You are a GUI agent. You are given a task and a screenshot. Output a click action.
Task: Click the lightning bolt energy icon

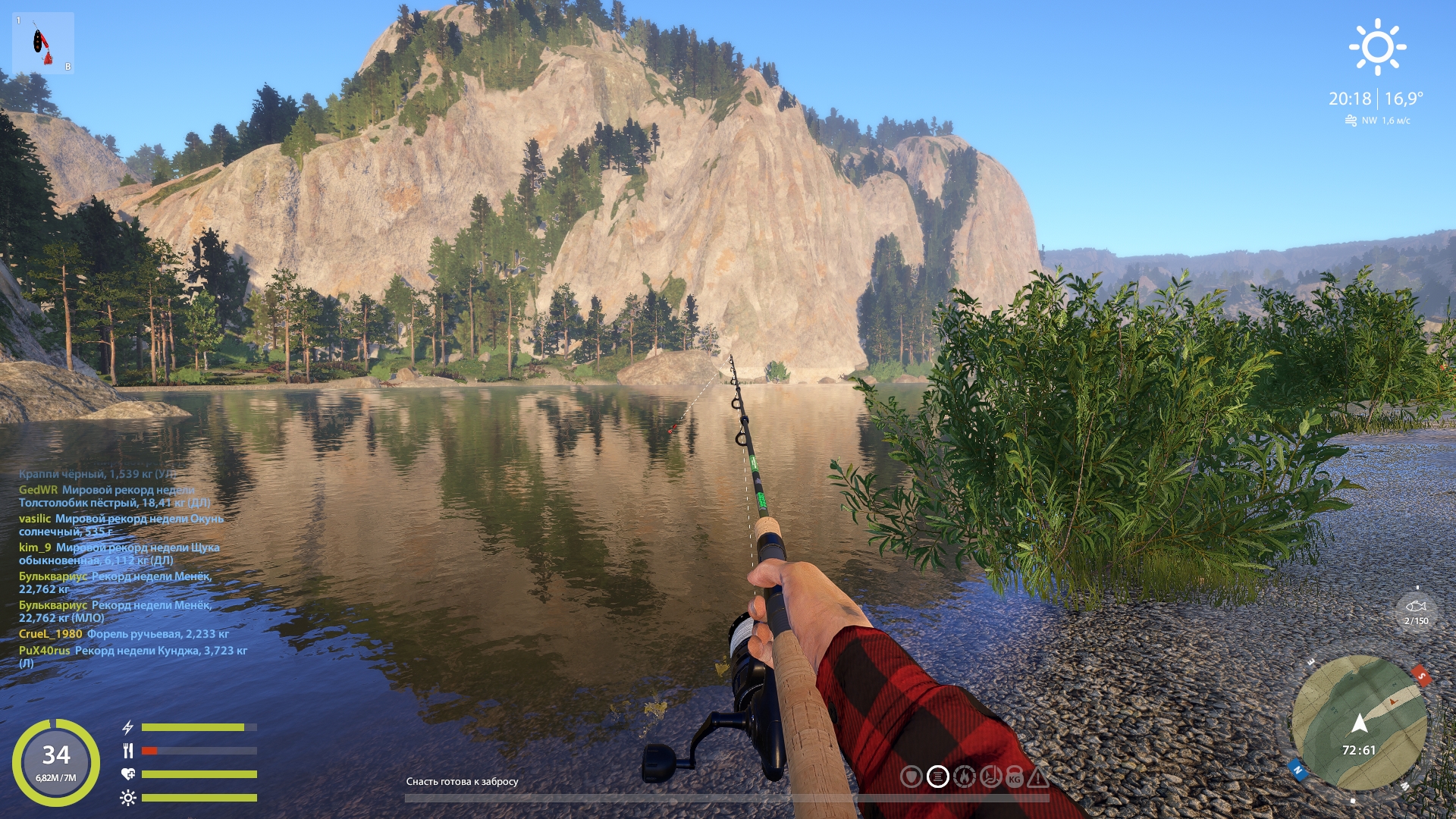(x=128, y=727)
